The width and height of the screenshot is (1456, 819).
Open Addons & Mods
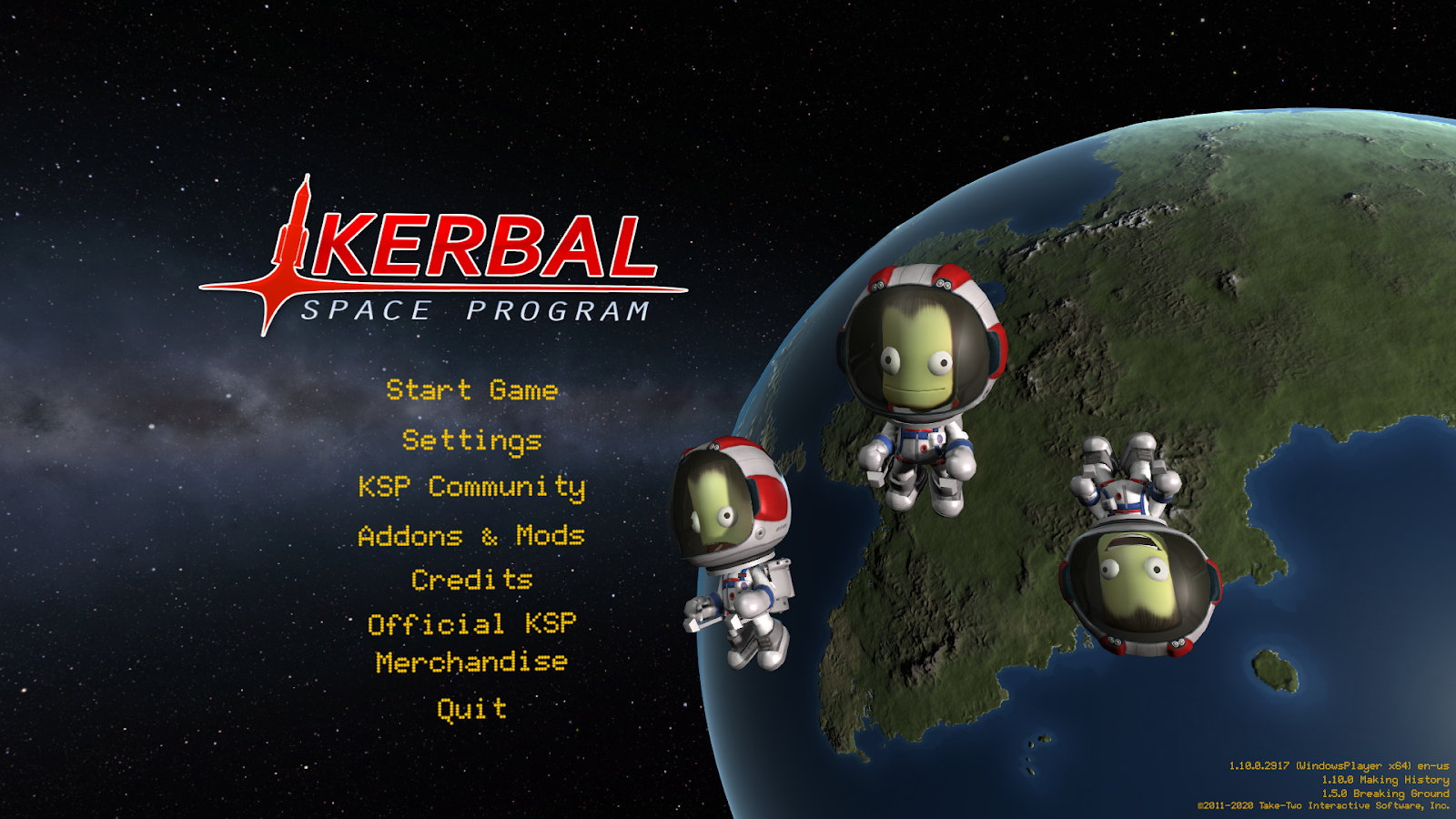click(471, 537)
